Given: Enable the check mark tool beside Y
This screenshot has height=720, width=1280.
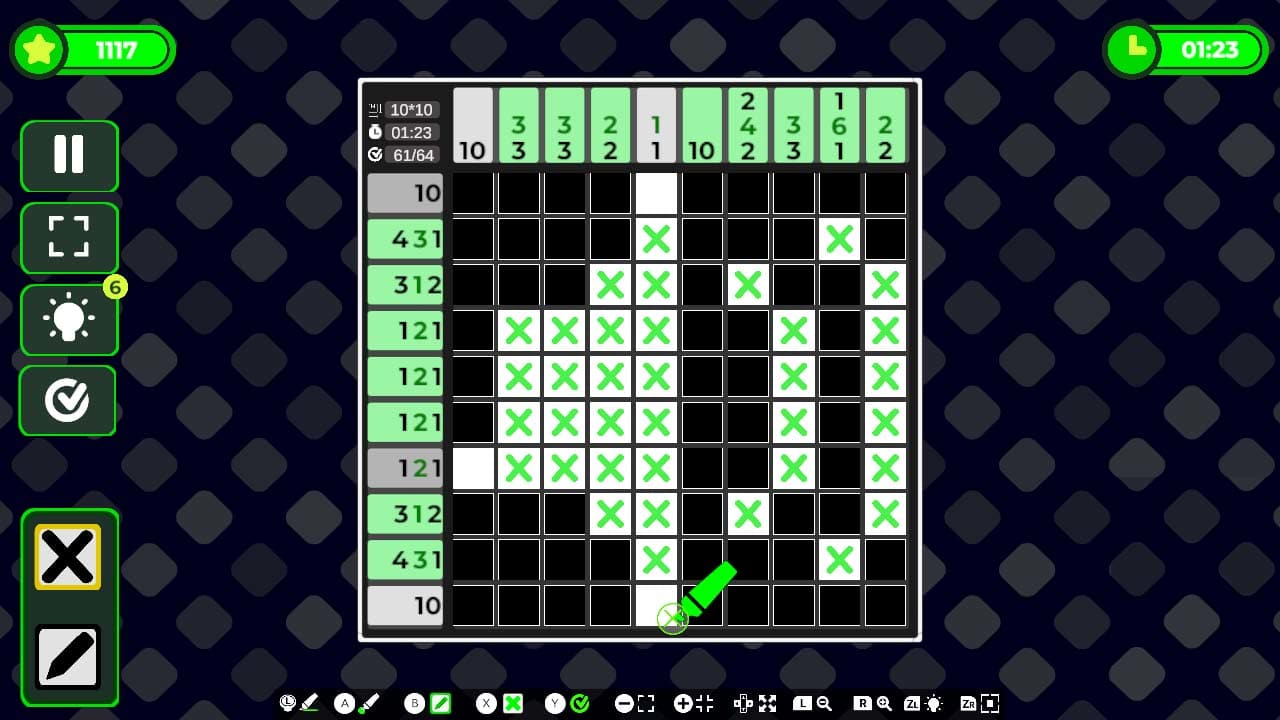Looking at the screenshot, I should click(x=578, y=703).
